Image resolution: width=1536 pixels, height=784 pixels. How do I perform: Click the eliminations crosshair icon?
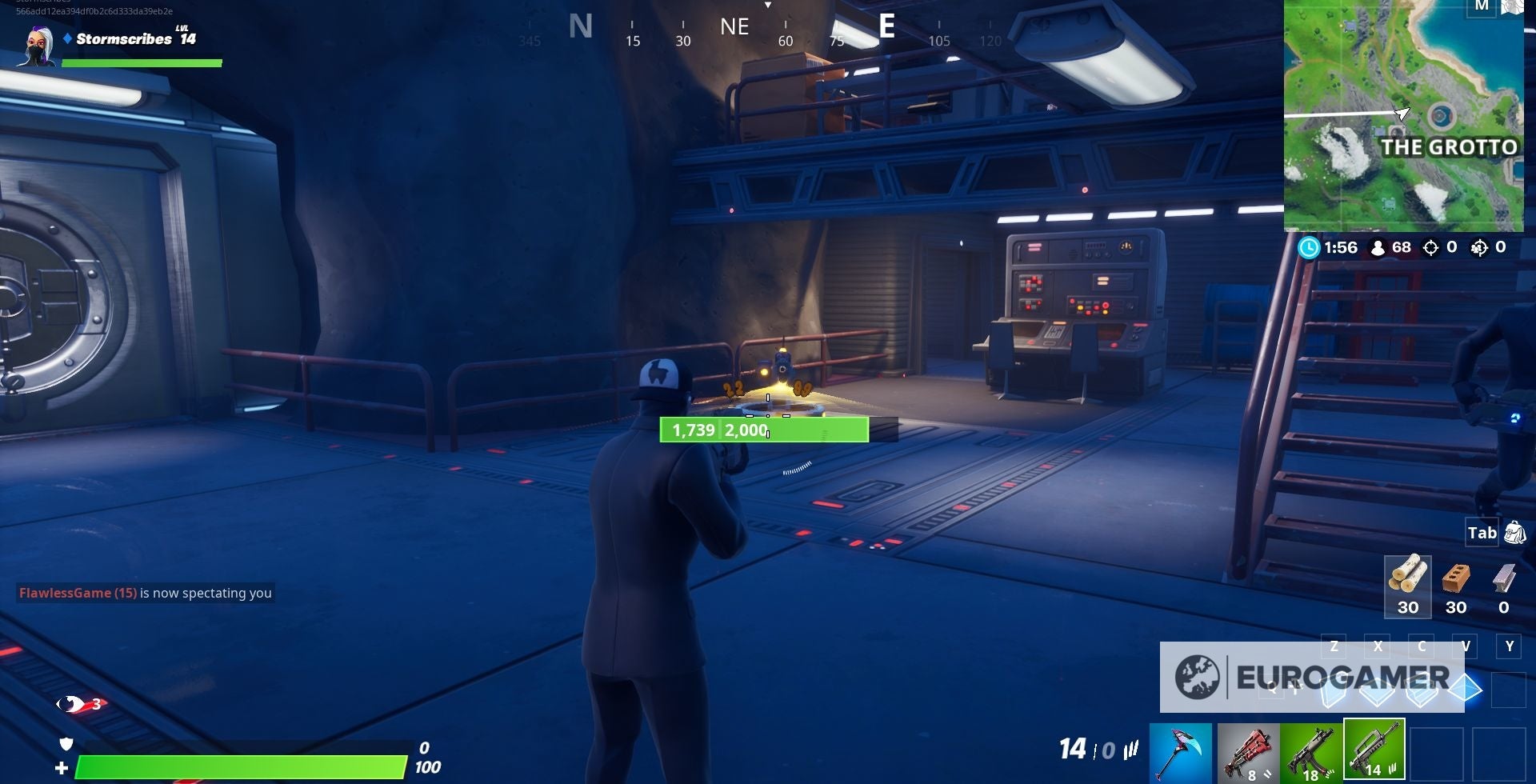(1433, 248)
